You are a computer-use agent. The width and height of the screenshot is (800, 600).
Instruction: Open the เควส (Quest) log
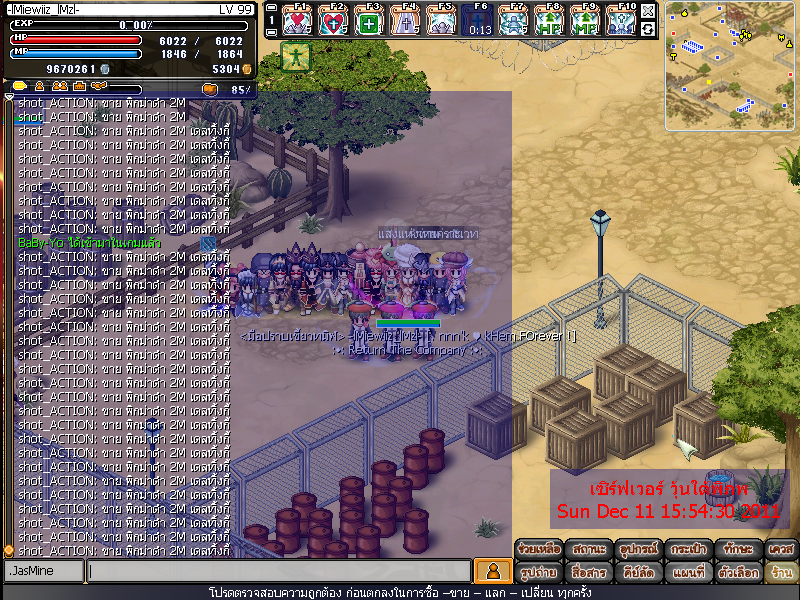click(x=780, y=549)
